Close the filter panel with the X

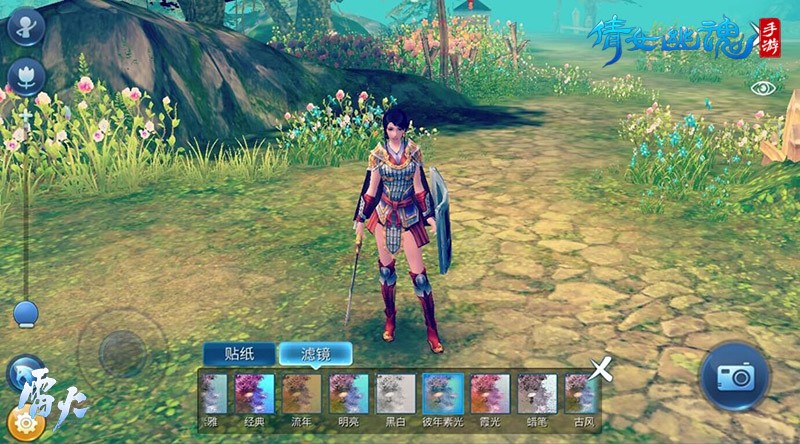[601, 370]
